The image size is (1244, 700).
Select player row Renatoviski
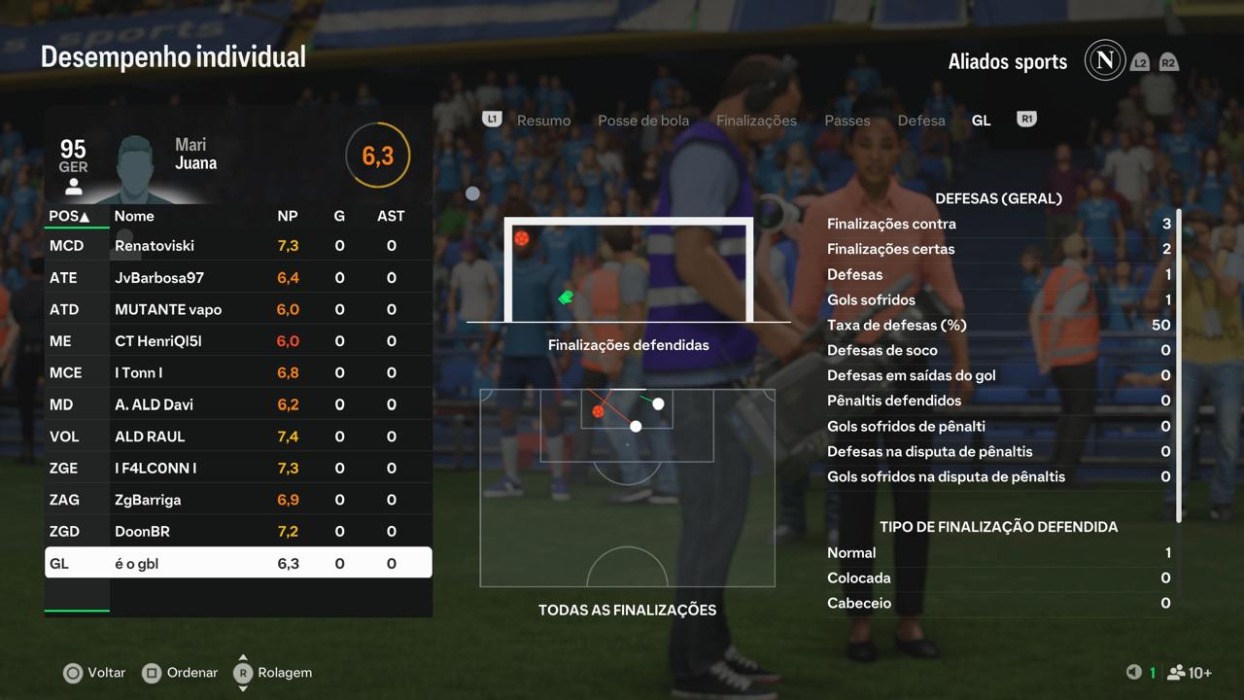pos(238,245)
